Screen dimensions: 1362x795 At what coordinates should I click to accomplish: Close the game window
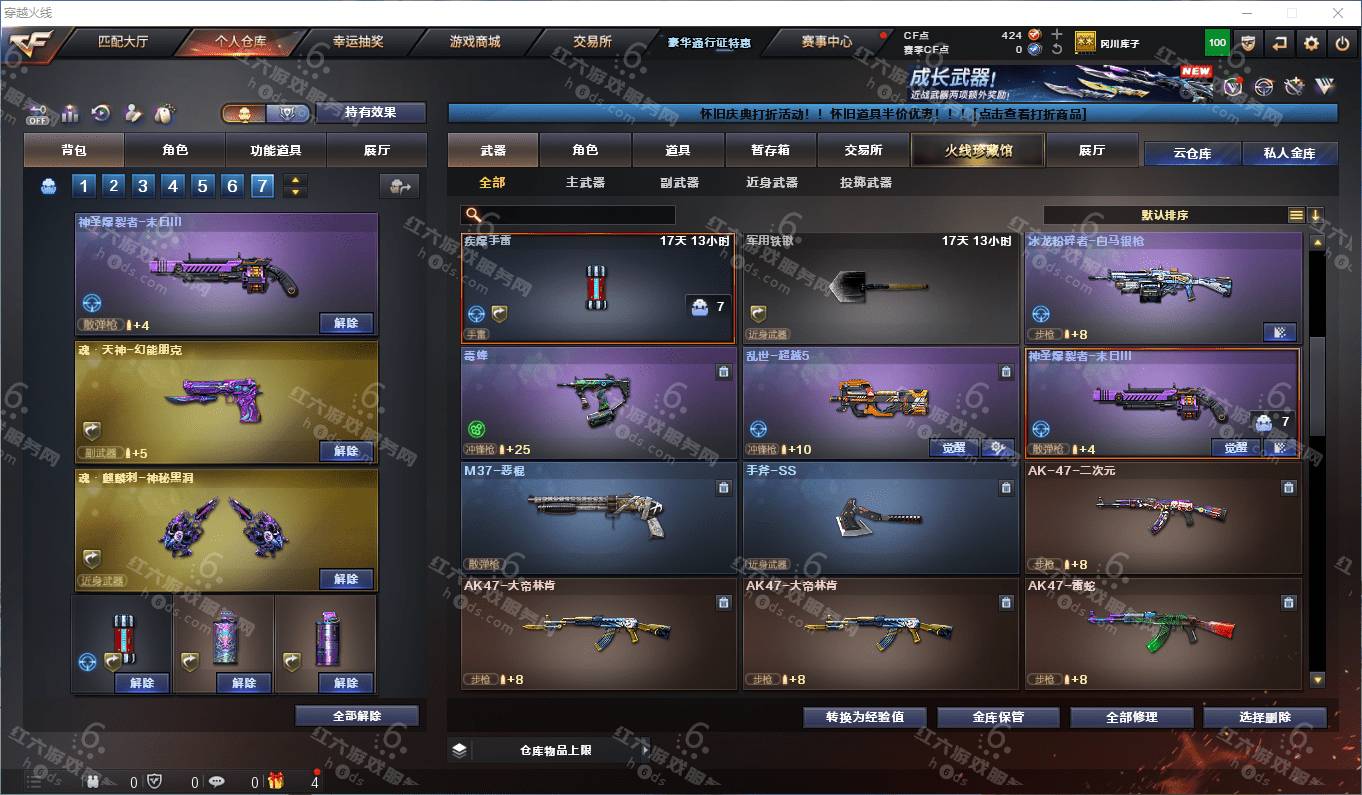click(1338, 13)
